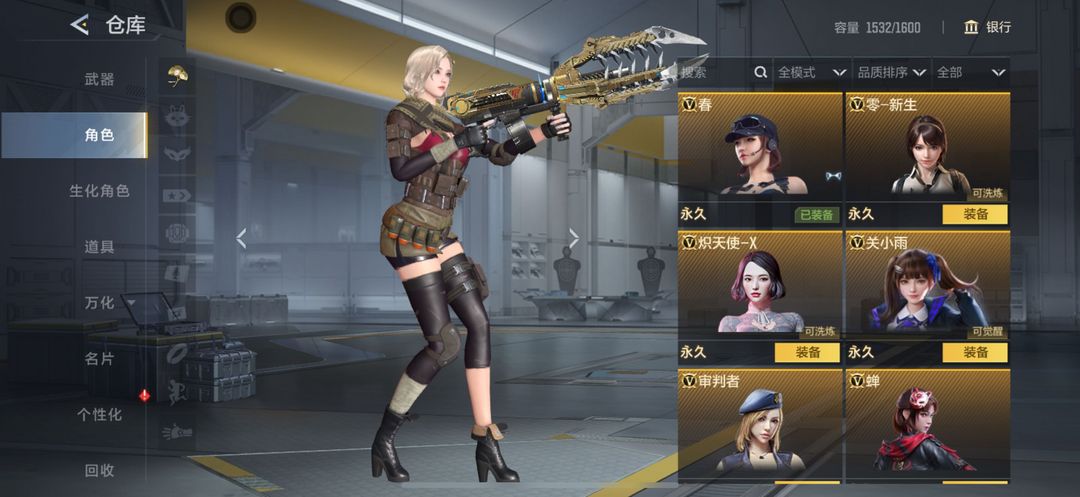Open the 品质排序 sort dropdown
The width and height of the screenshot is (1080, 497).
tap(889, 72)
